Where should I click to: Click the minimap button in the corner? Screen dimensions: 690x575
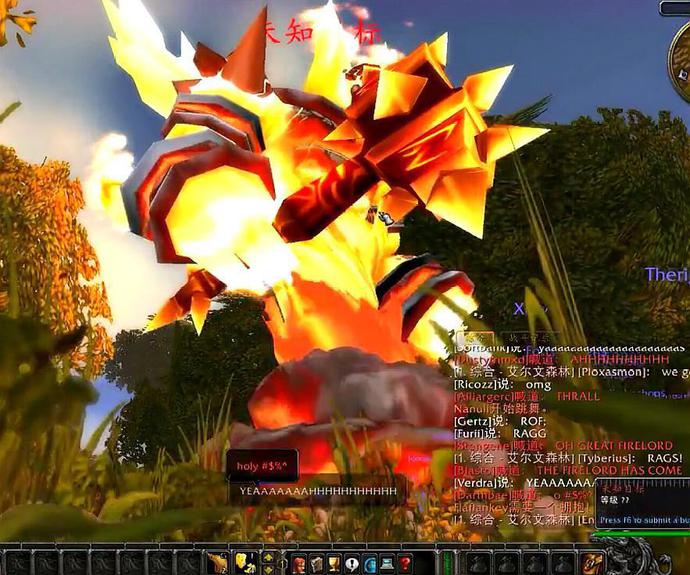[x=673, y=8]
